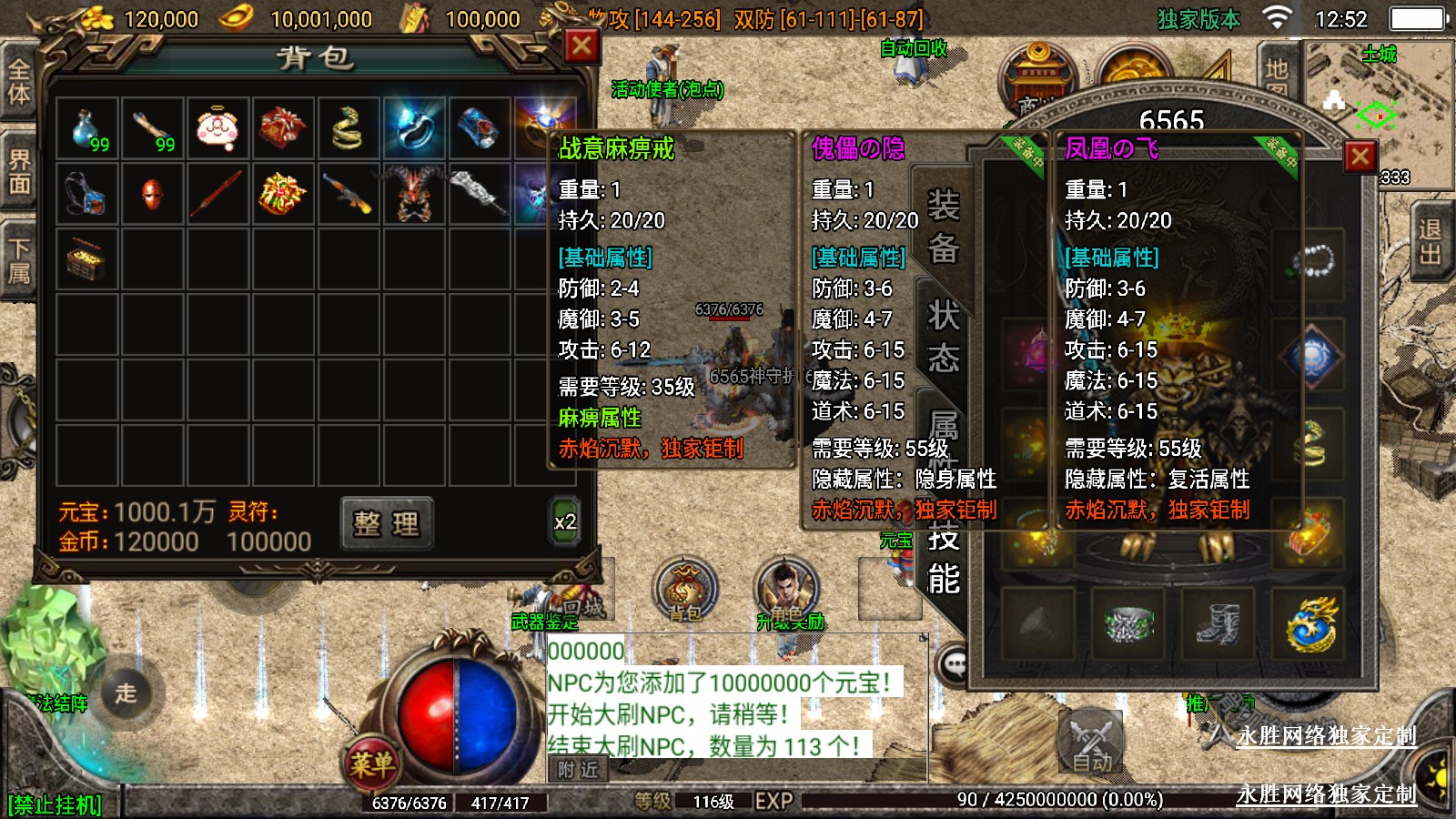
Task: Open the 全体 tab on the left edge
Action: 18,80
